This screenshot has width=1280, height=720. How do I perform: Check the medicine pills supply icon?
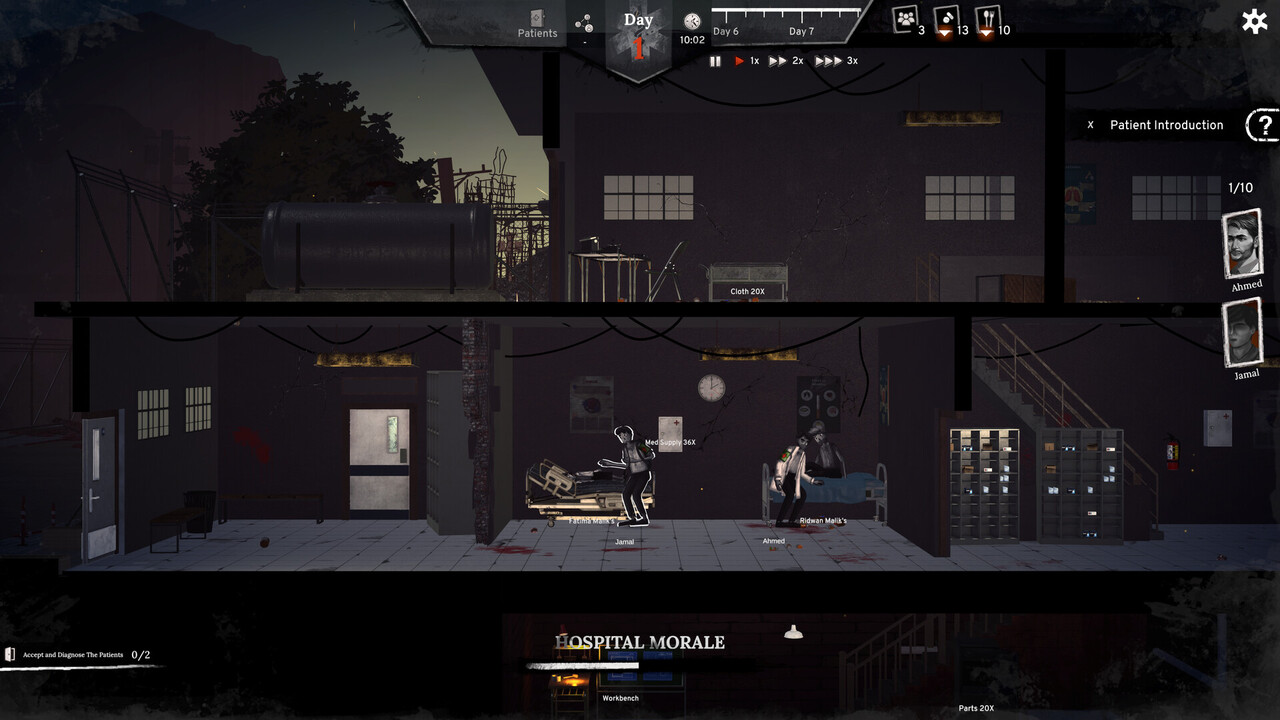(946, 19)
